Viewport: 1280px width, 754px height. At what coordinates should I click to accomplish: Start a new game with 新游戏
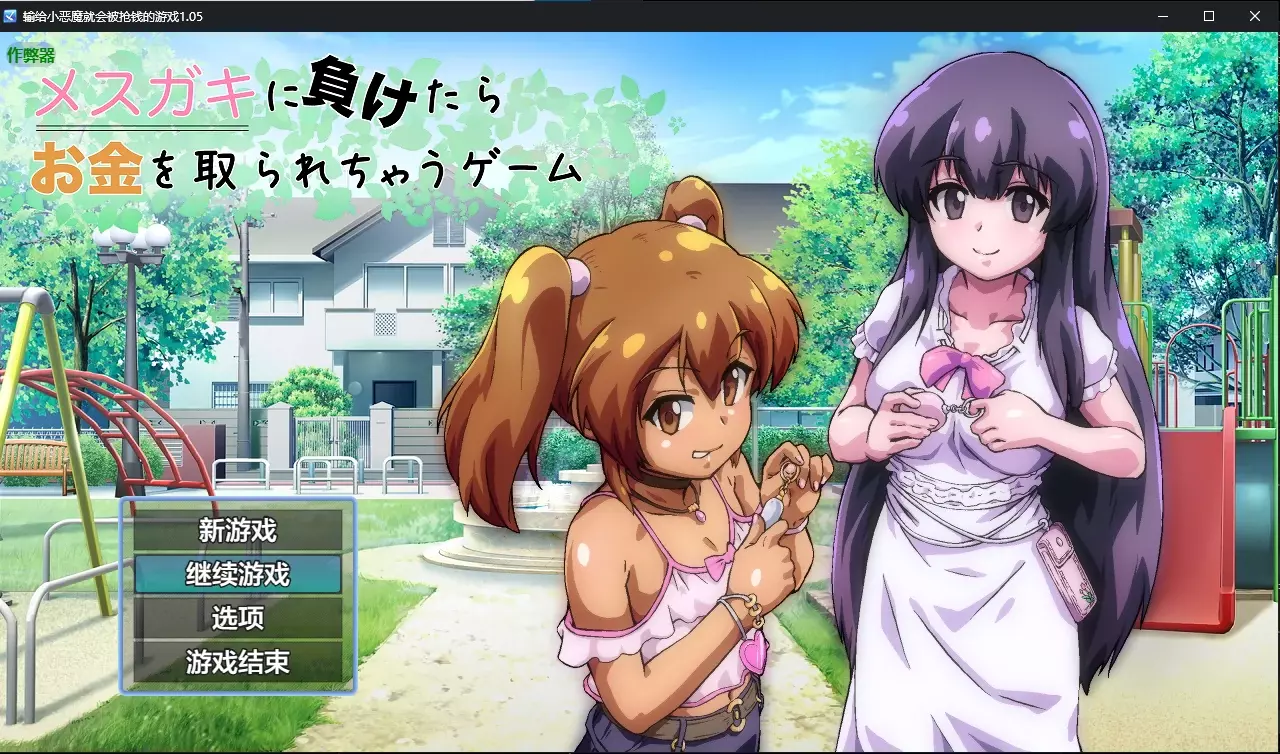click(238, 530)
